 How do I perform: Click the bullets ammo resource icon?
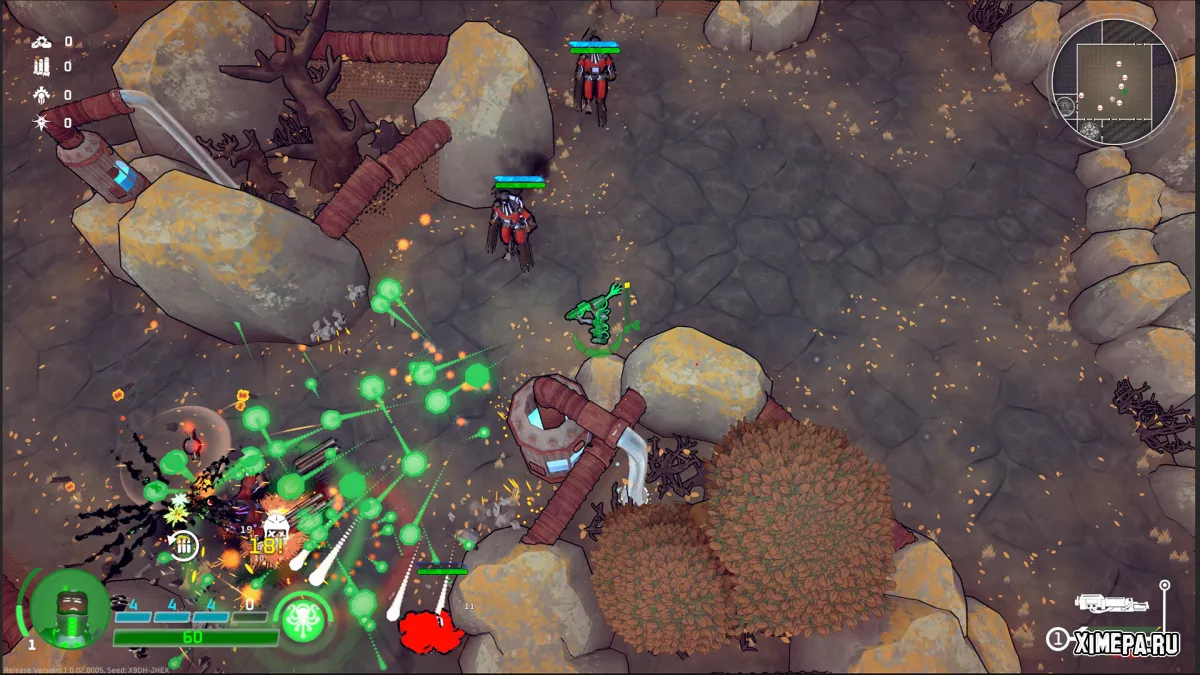[40, 67]
